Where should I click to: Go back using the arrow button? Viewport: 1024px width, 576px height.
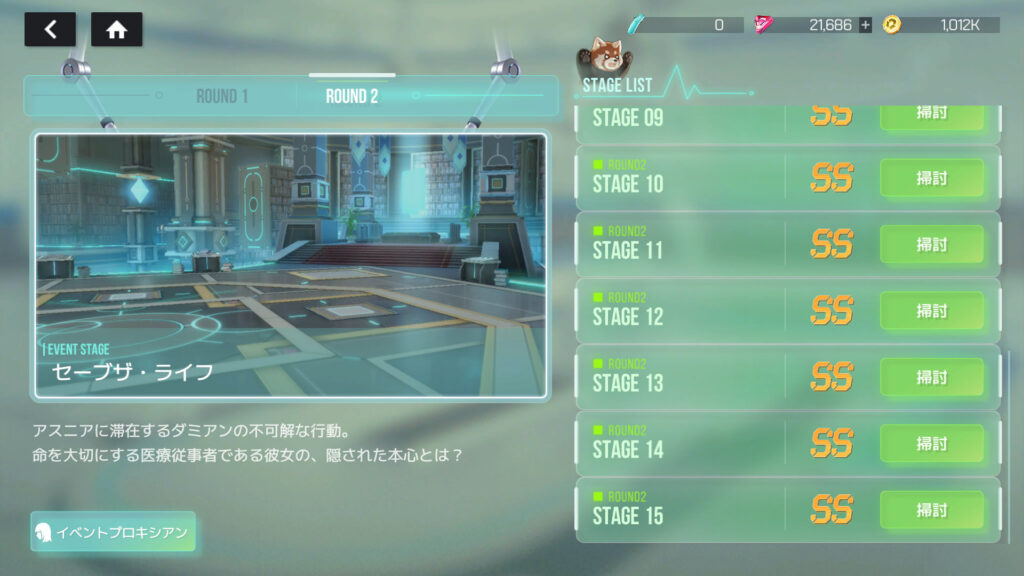coord(50,30)
